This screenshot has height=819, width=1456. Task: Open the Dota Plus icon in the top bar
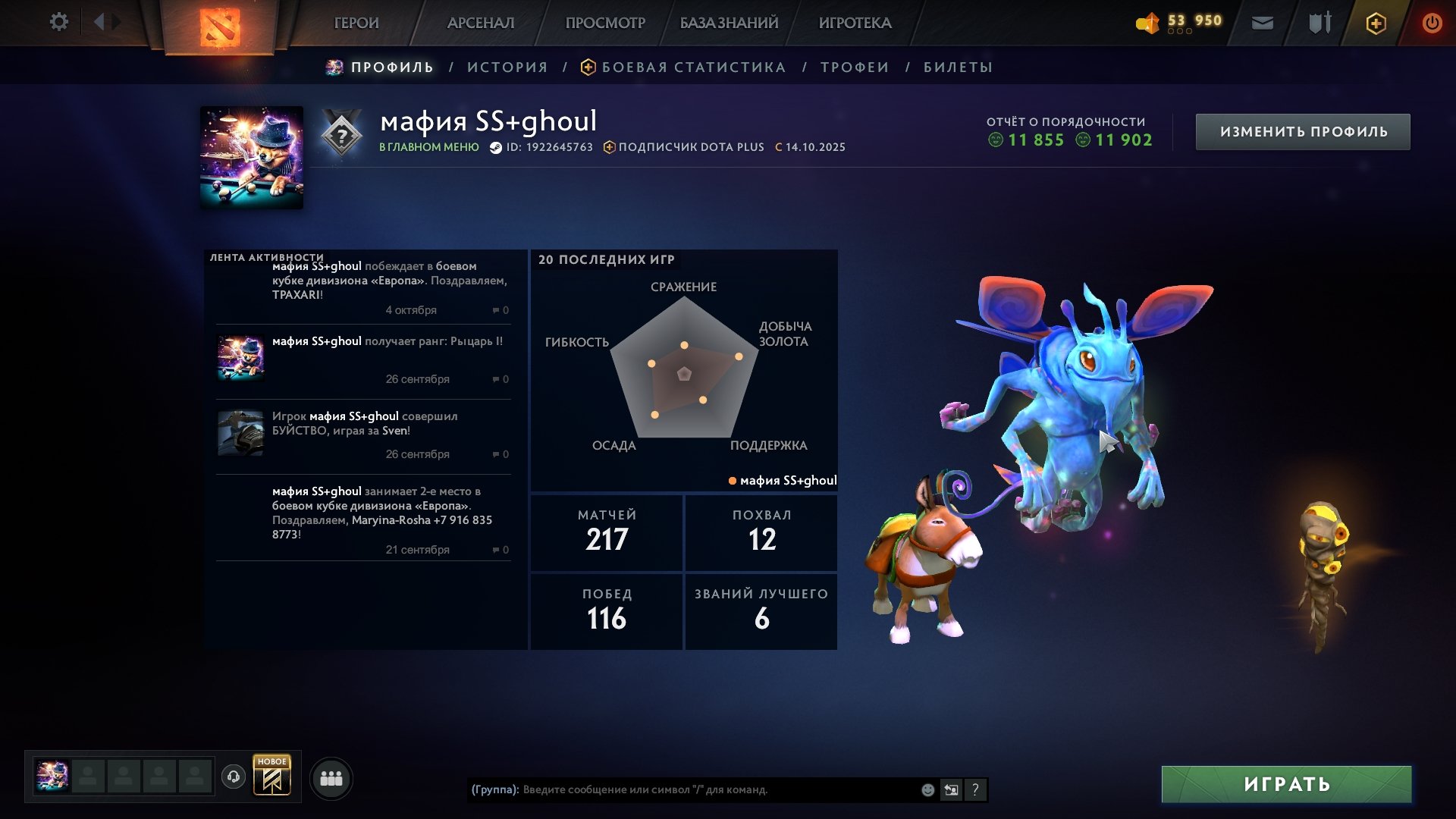[x=1376, y=23]
